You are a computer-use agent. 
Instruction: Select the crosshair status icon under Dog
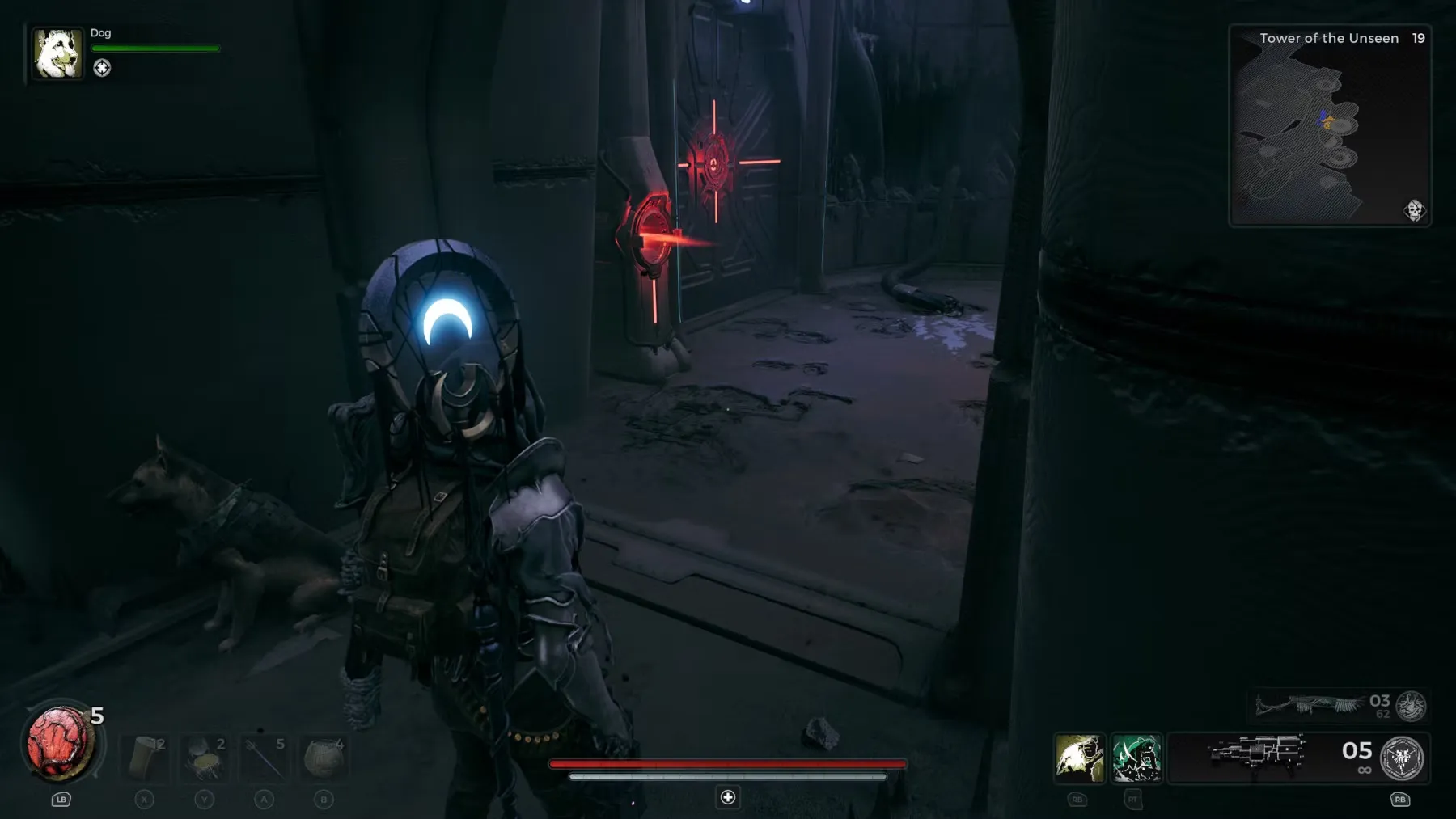102,68
